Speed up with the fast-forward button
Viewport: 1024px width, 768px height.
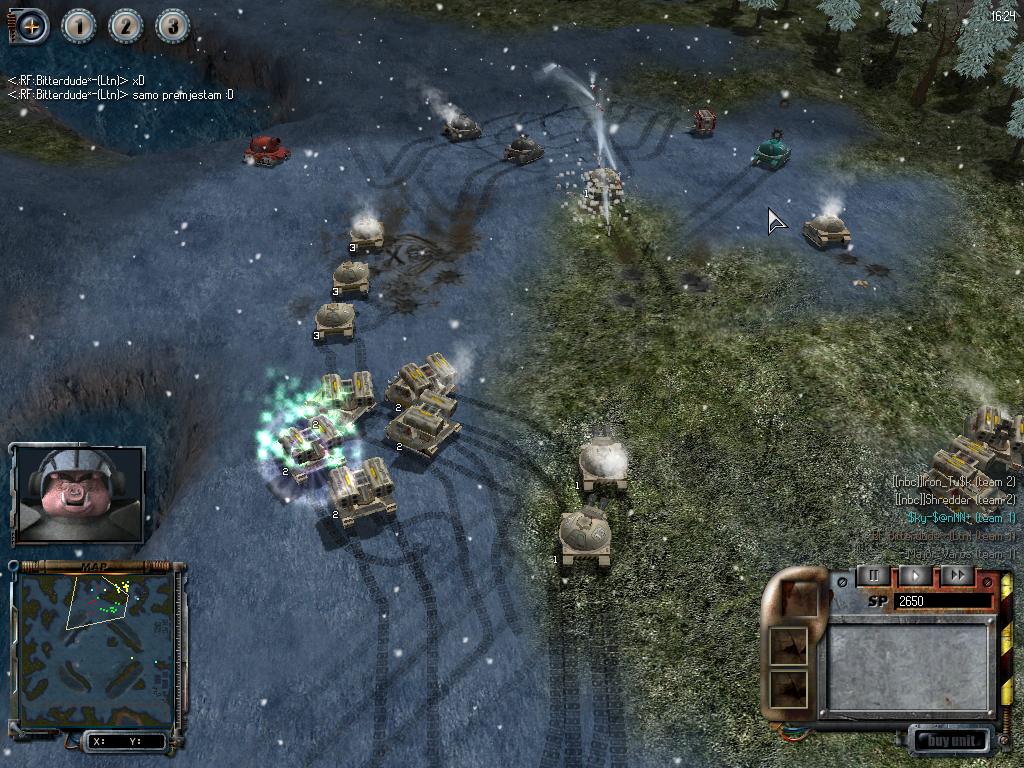pyautogui.click(x=957, y=576)
